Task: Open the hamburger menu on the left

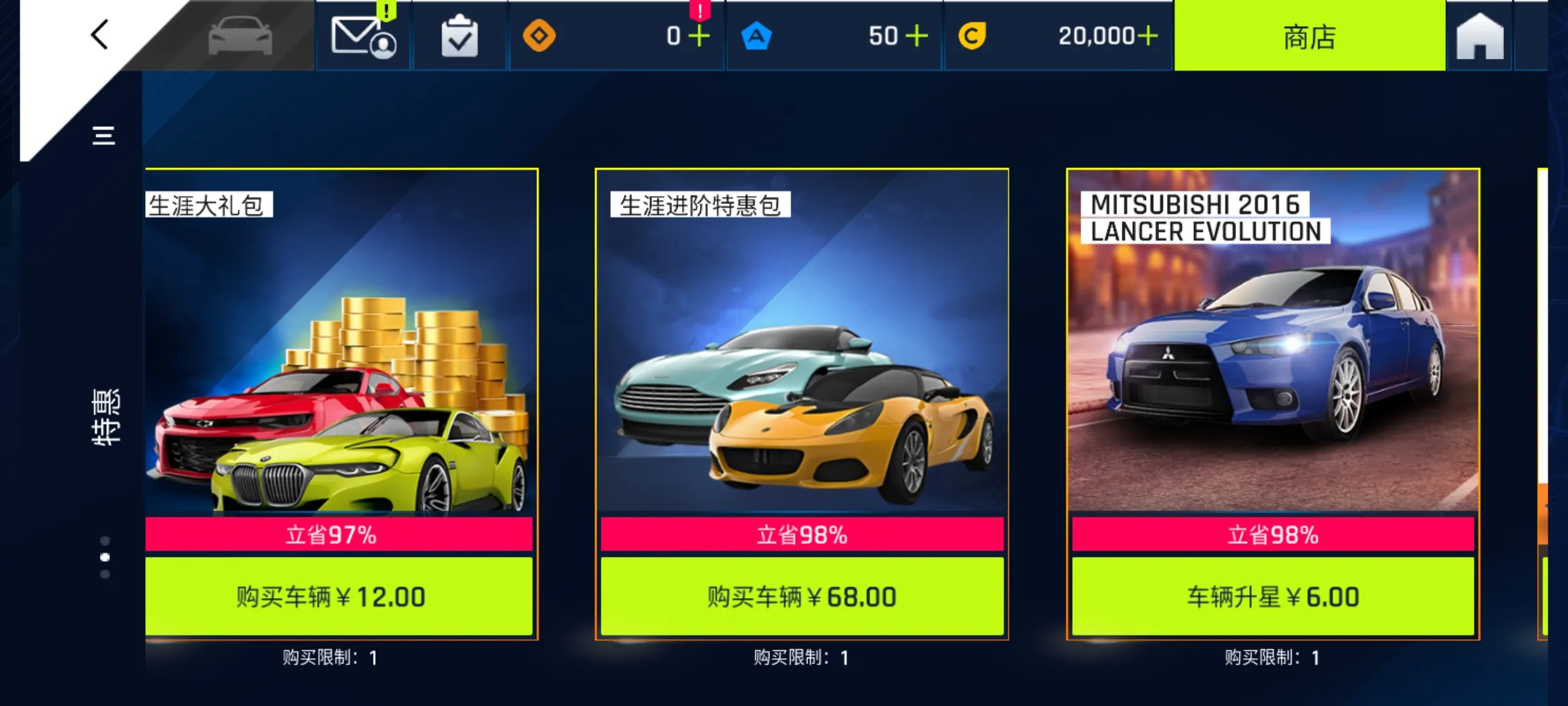Action: [103, 135]
